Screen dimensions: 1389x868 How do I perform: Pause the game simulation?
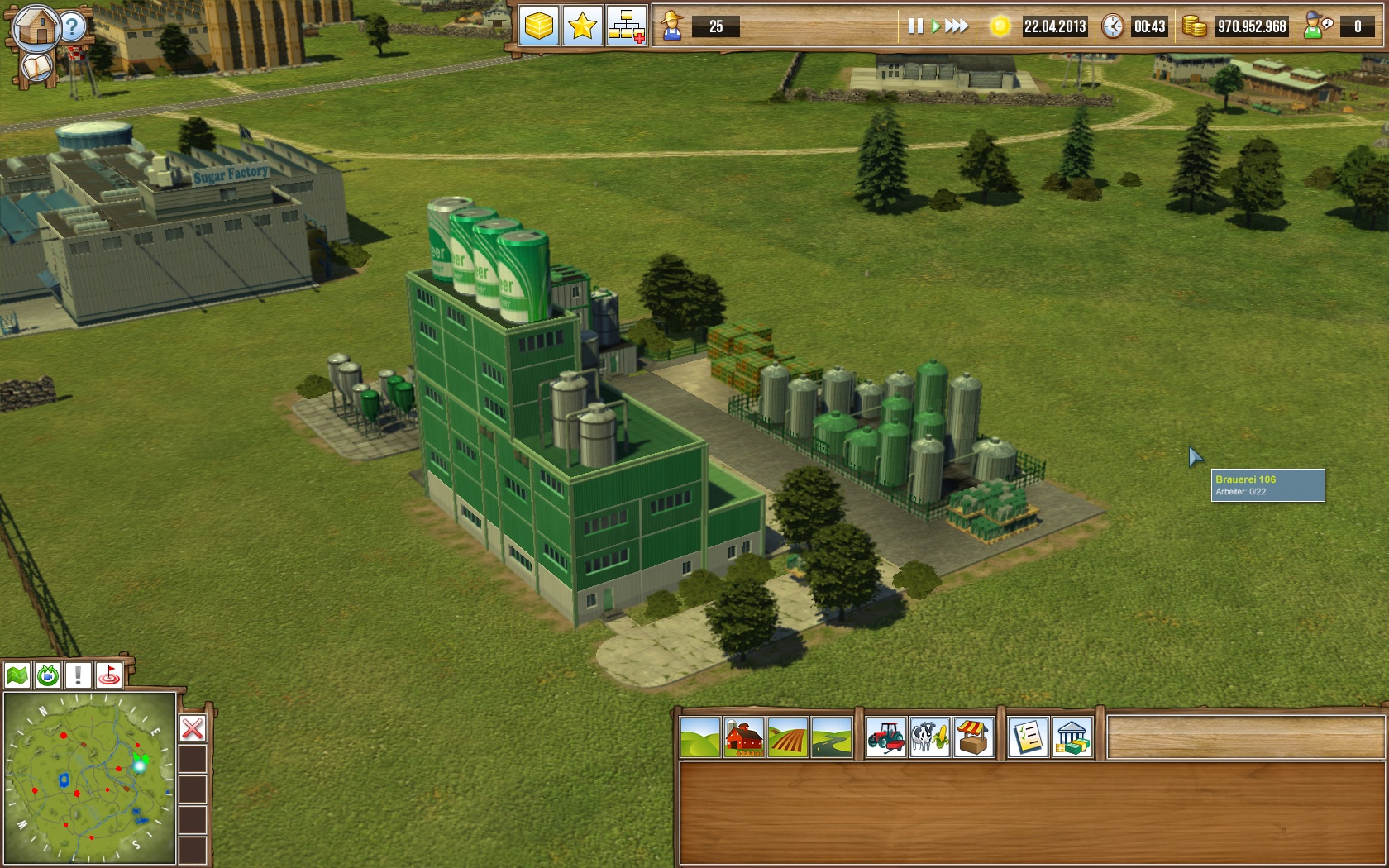click(x=914, y=26)
